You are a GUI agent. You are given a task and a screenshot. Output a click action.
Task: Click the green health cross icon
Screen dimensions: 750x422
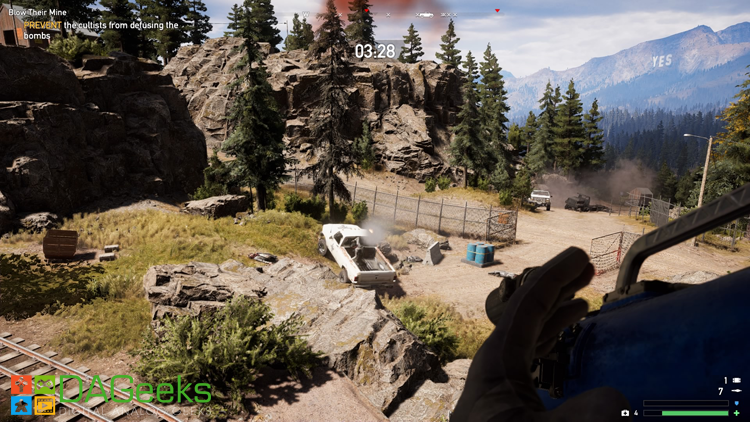tap(737, 413)
